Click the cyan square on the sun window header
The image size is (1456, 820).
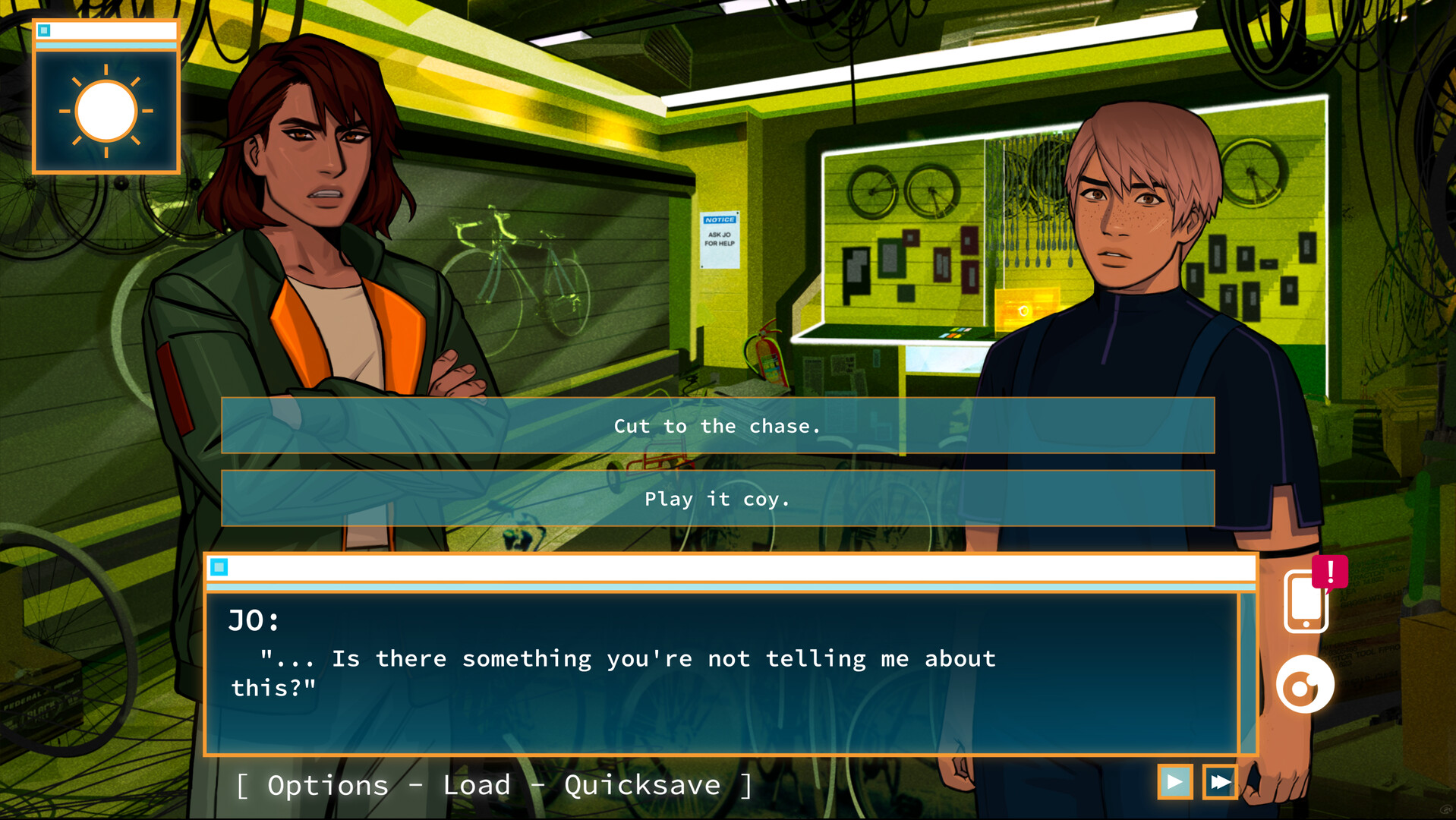click(46, 30)
